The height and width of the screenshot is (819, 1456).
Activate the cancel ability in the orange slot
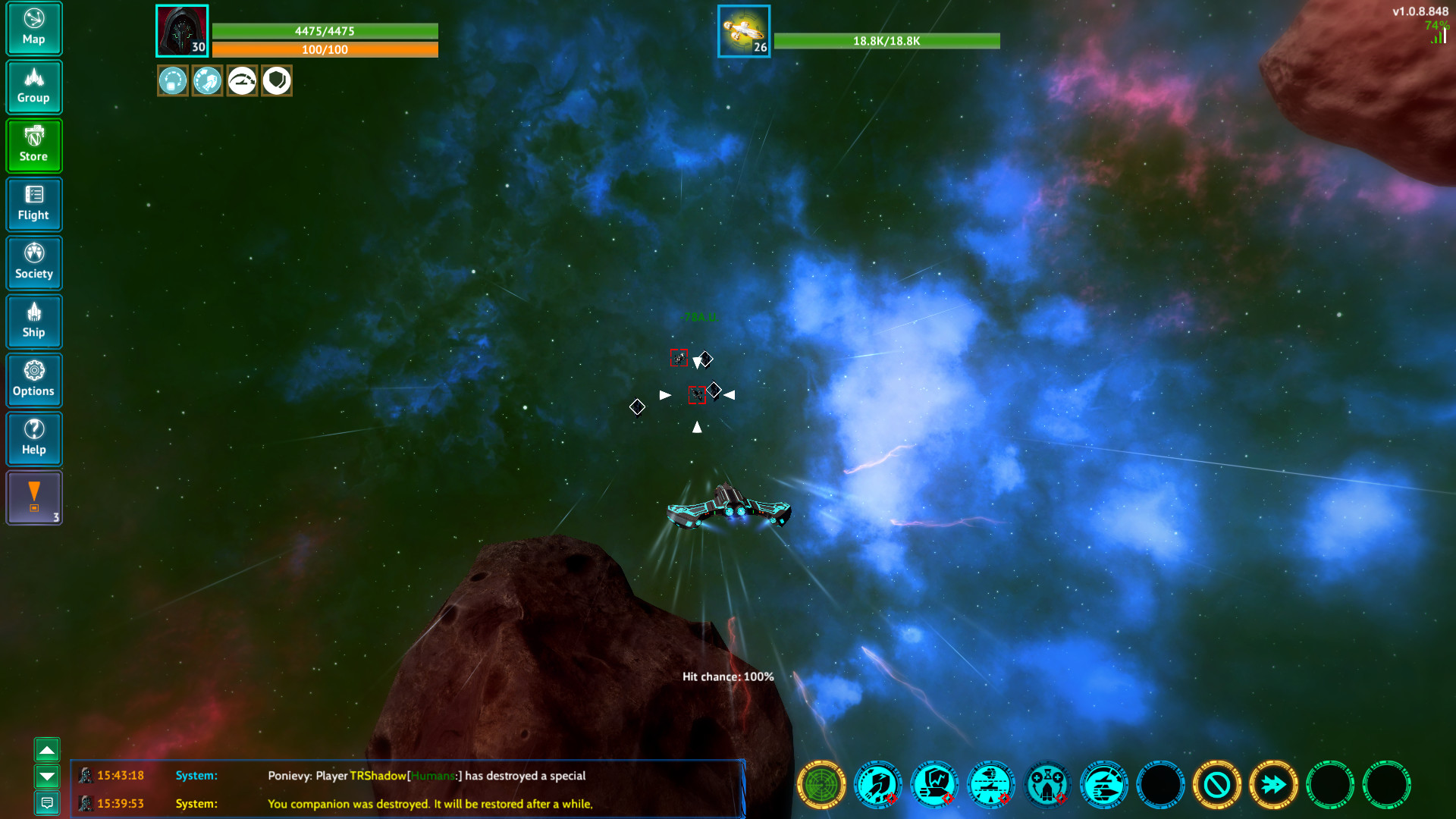[x=1218, y=786]
